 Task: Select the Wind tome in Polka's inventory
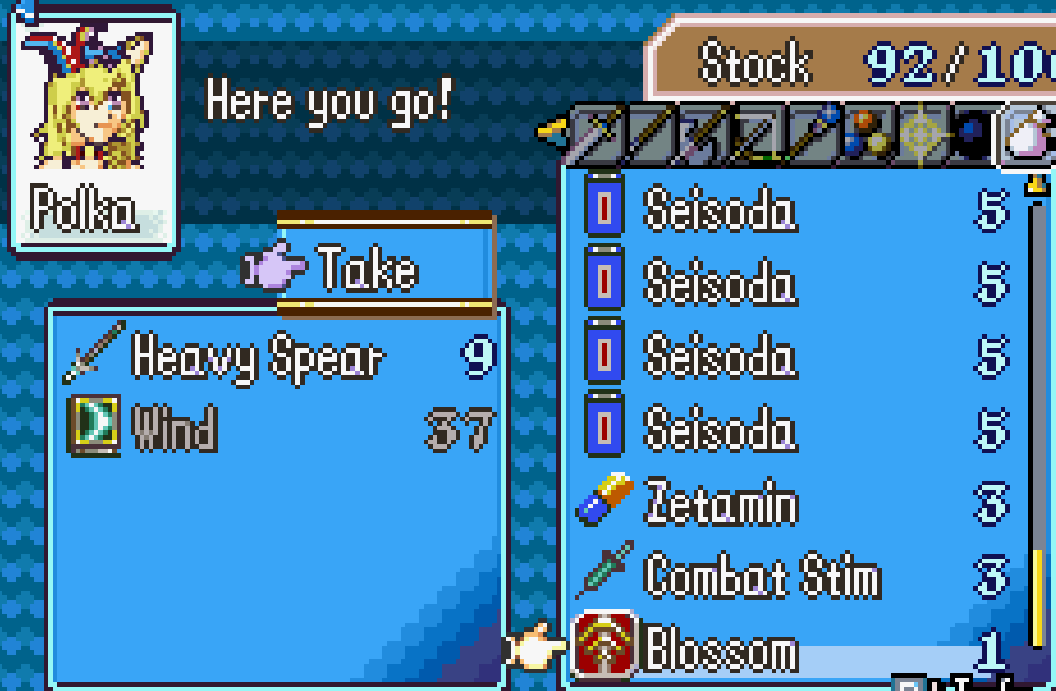175,429
